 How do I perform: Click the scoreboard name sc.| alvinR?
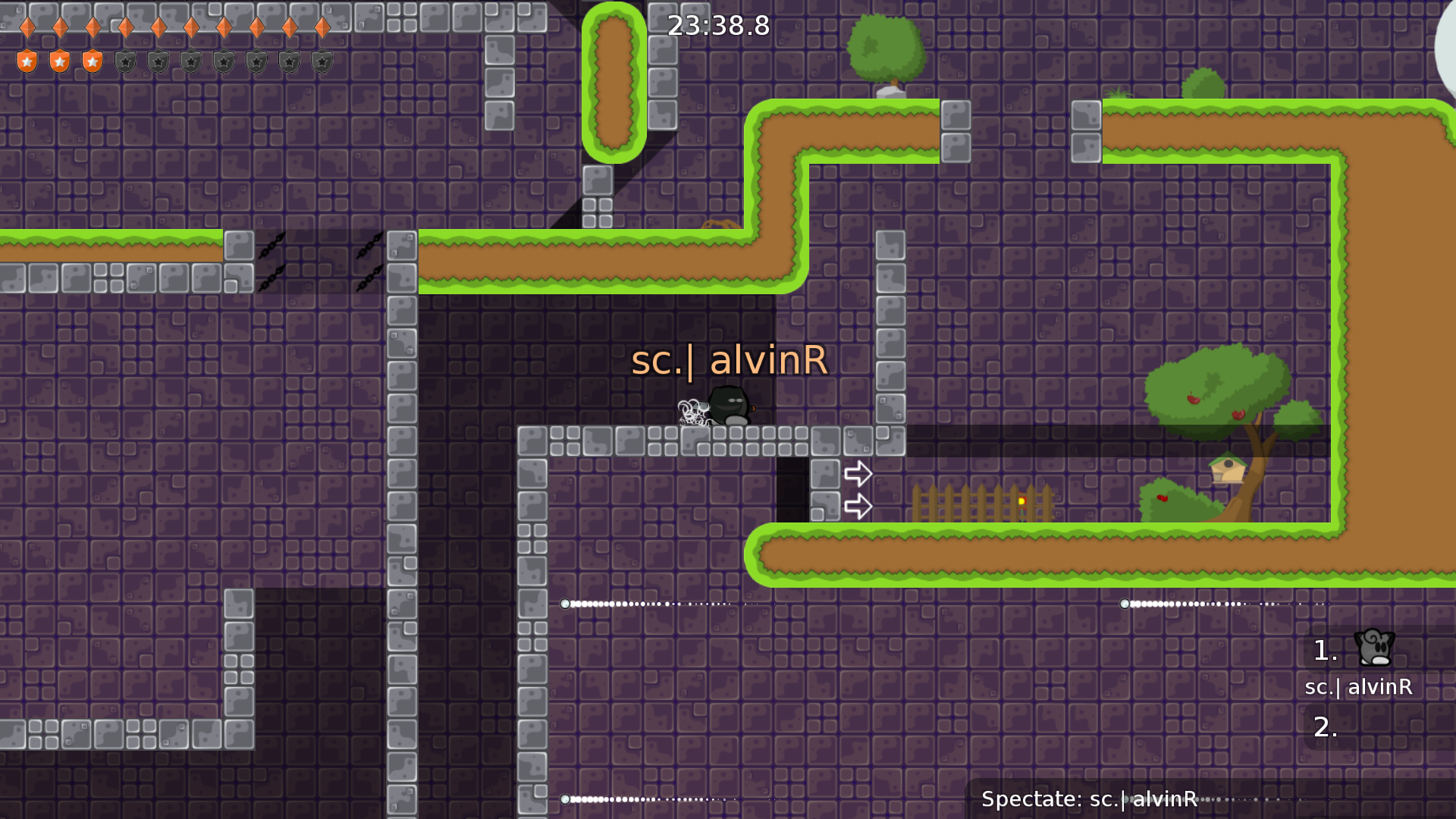pos(1358,689)
